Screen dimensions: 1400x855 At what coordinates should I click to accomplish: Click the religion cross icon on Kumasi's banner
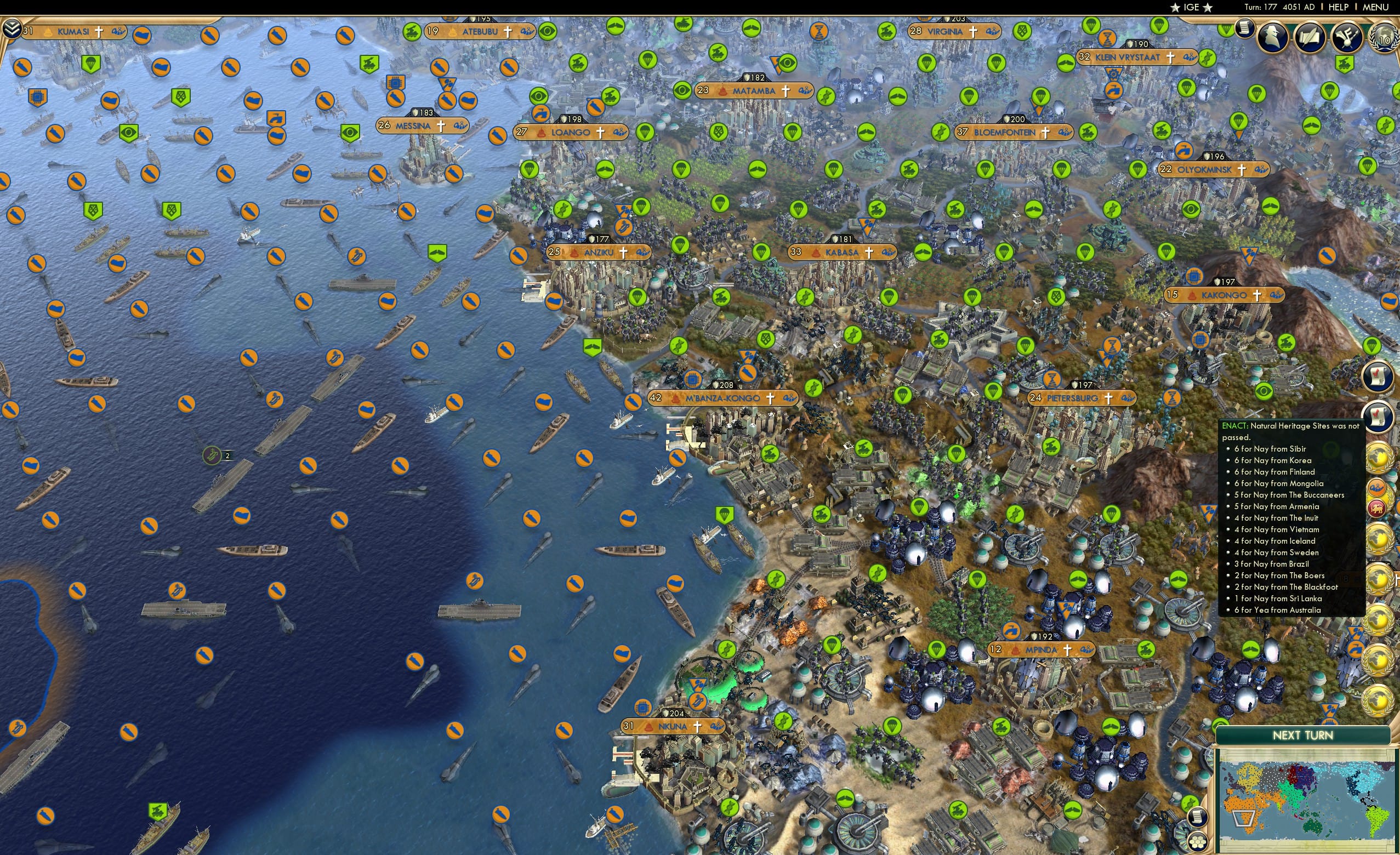tap(100, 32)
